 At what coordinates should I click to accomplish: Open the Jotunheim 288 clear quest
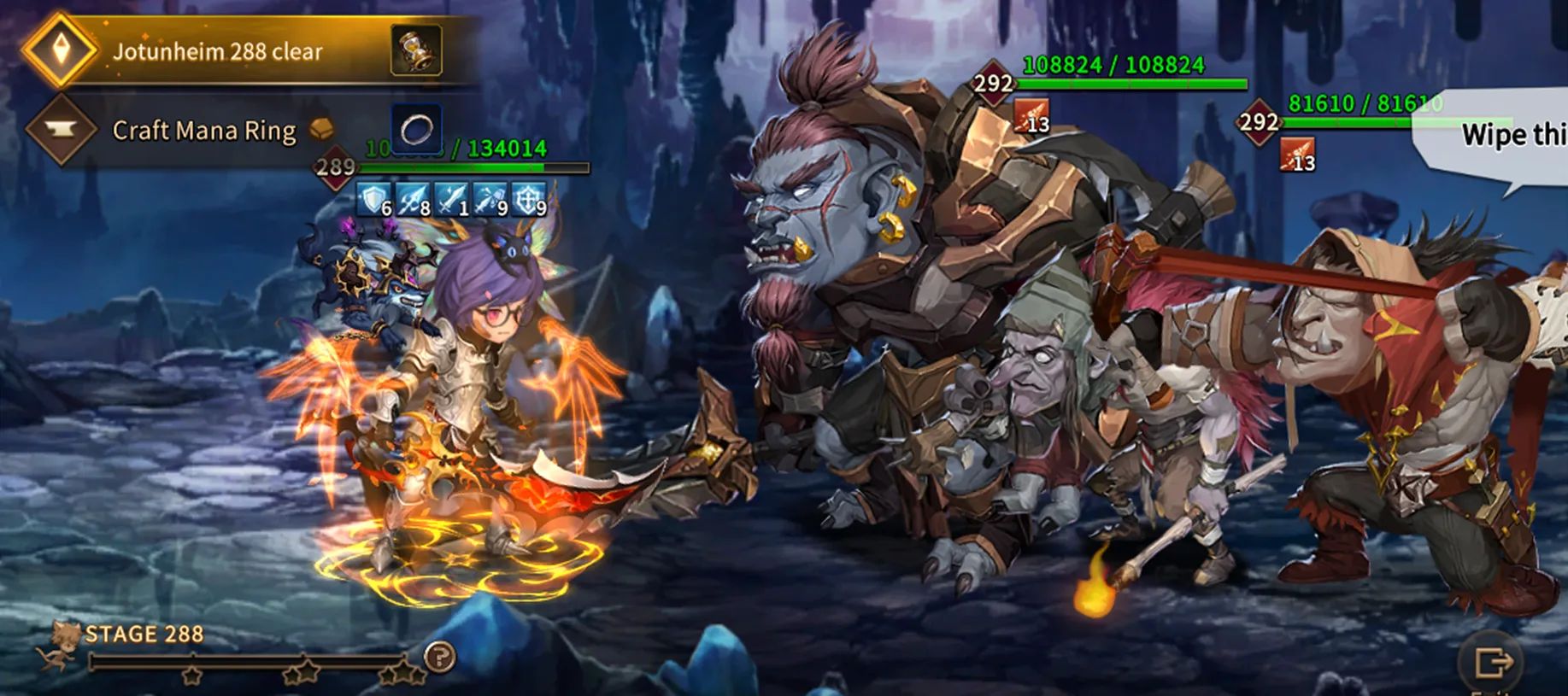click(218, 51)
